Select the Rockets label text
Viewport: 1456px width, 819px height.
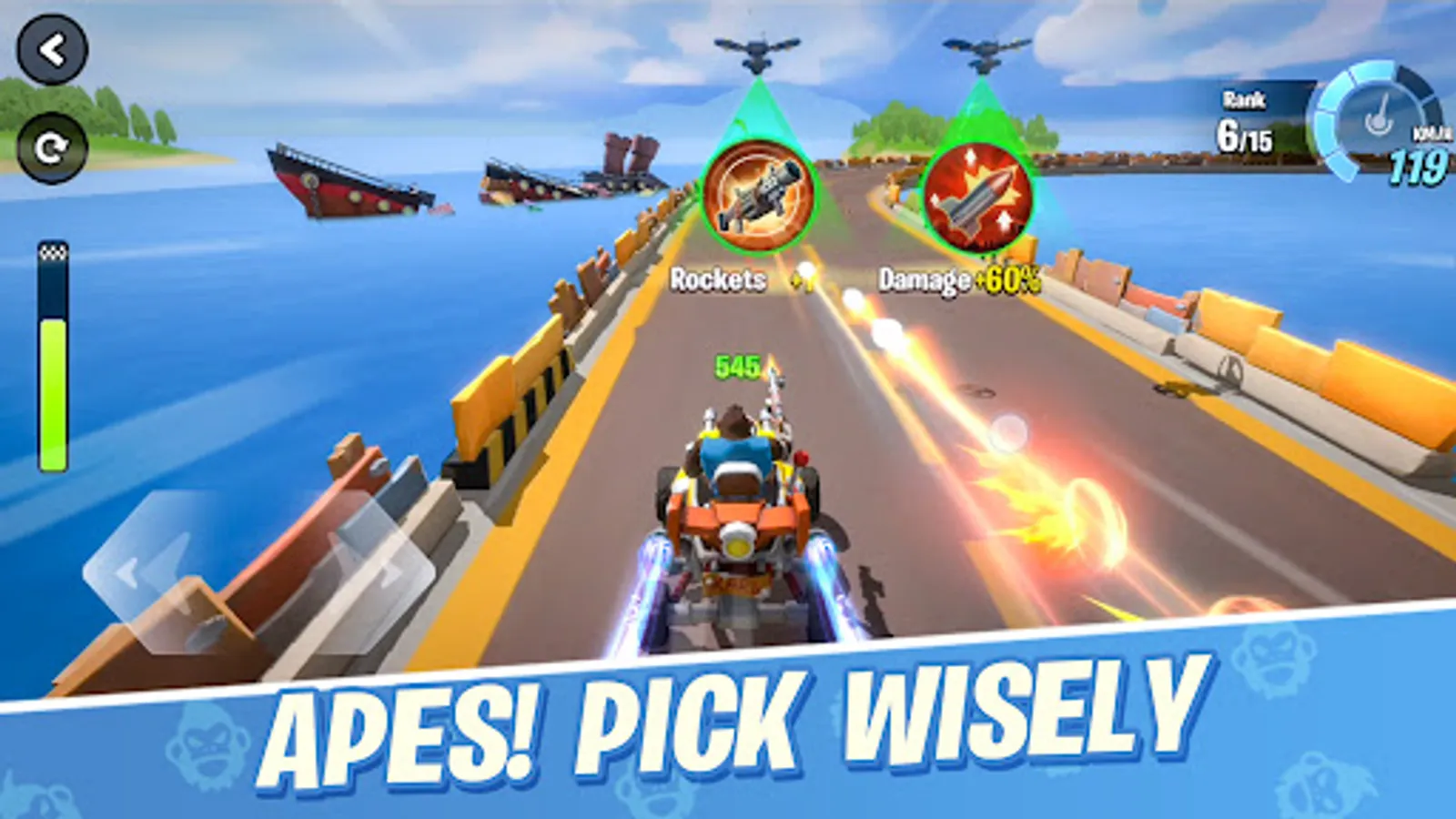718,278
